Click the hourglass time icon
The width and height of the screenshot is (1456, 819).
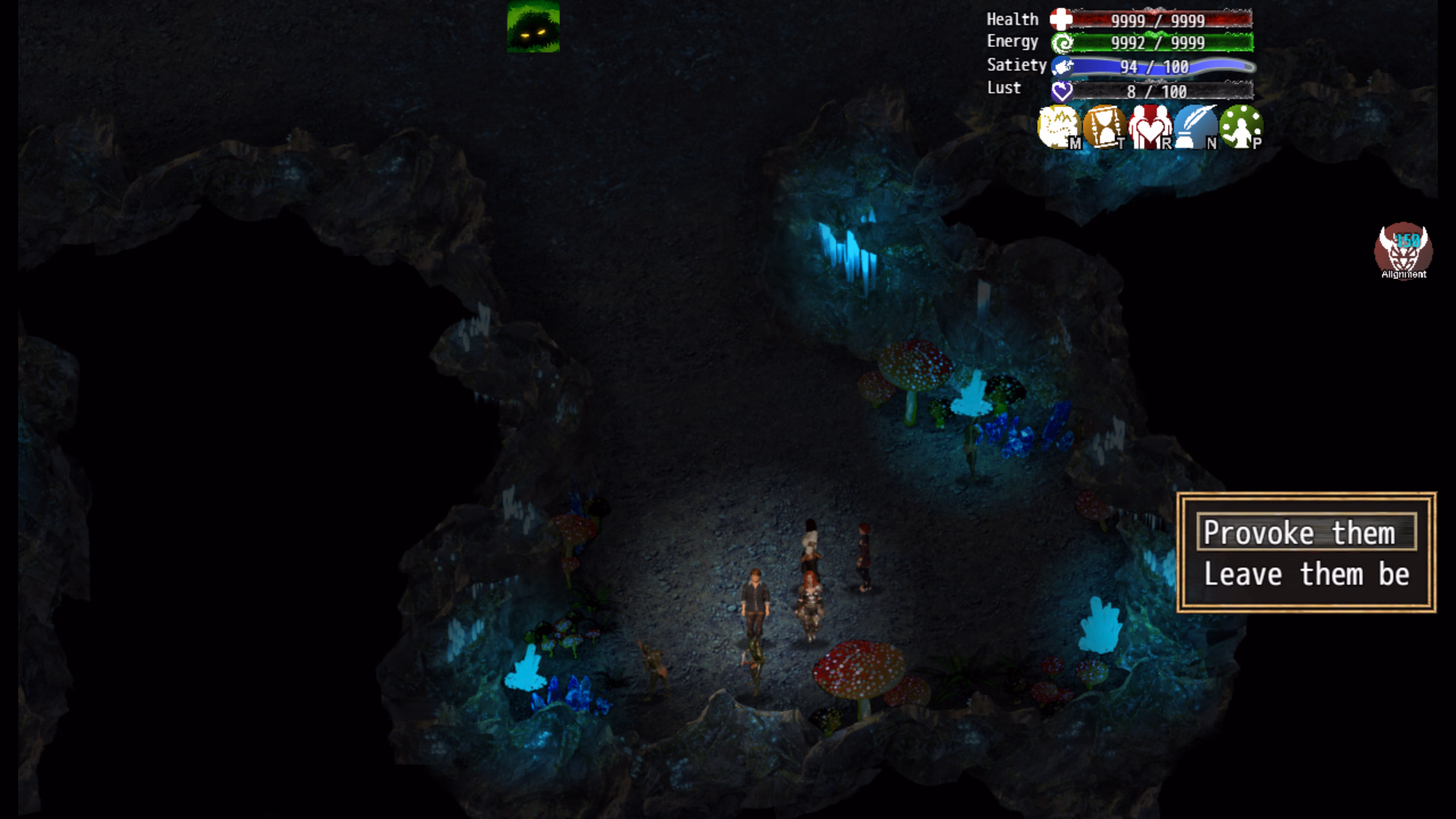click(1103, 127)
